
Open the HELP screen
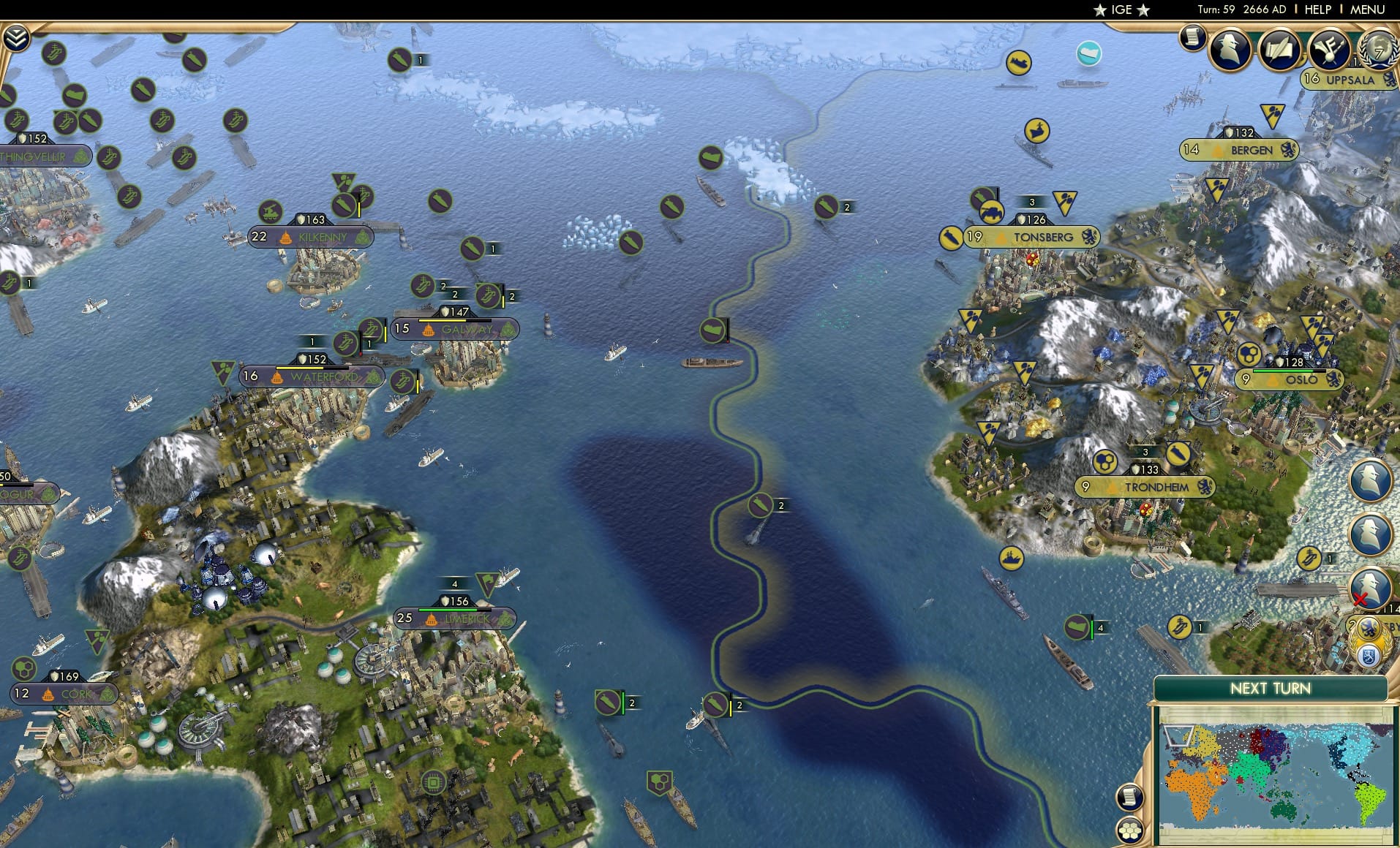(1317, 10)
